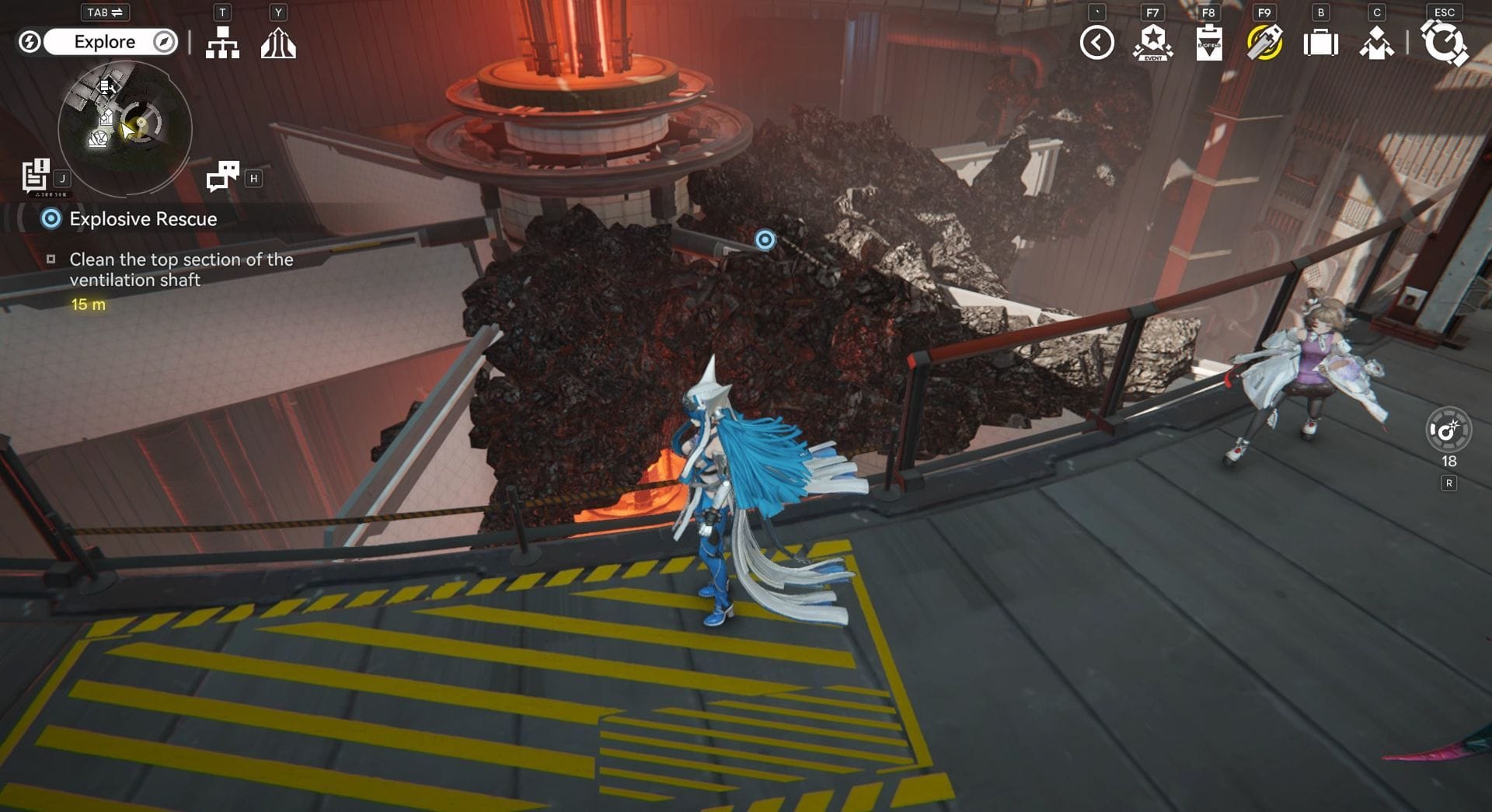Open the Endfield clipboard pass icon

click(x=1208, y=43)
